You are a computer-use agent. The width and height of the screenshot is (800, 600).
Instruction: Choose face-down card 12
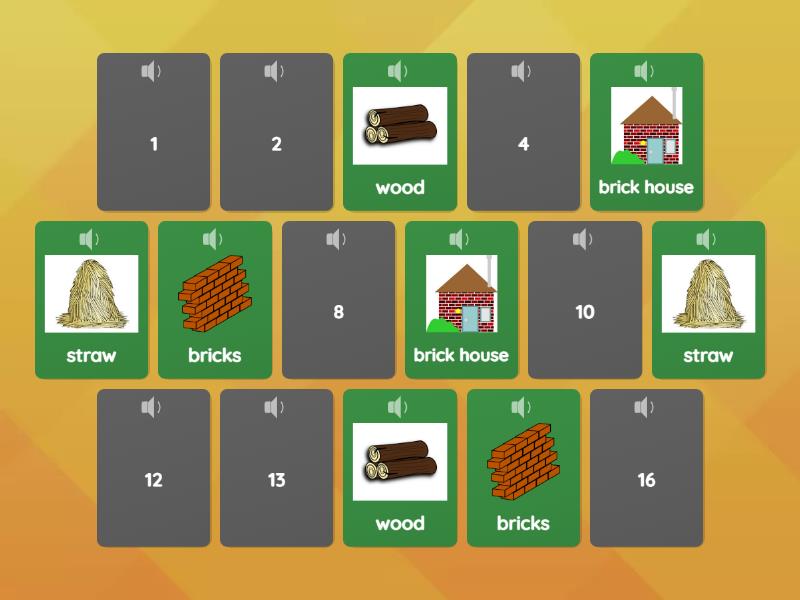(153, 481)
